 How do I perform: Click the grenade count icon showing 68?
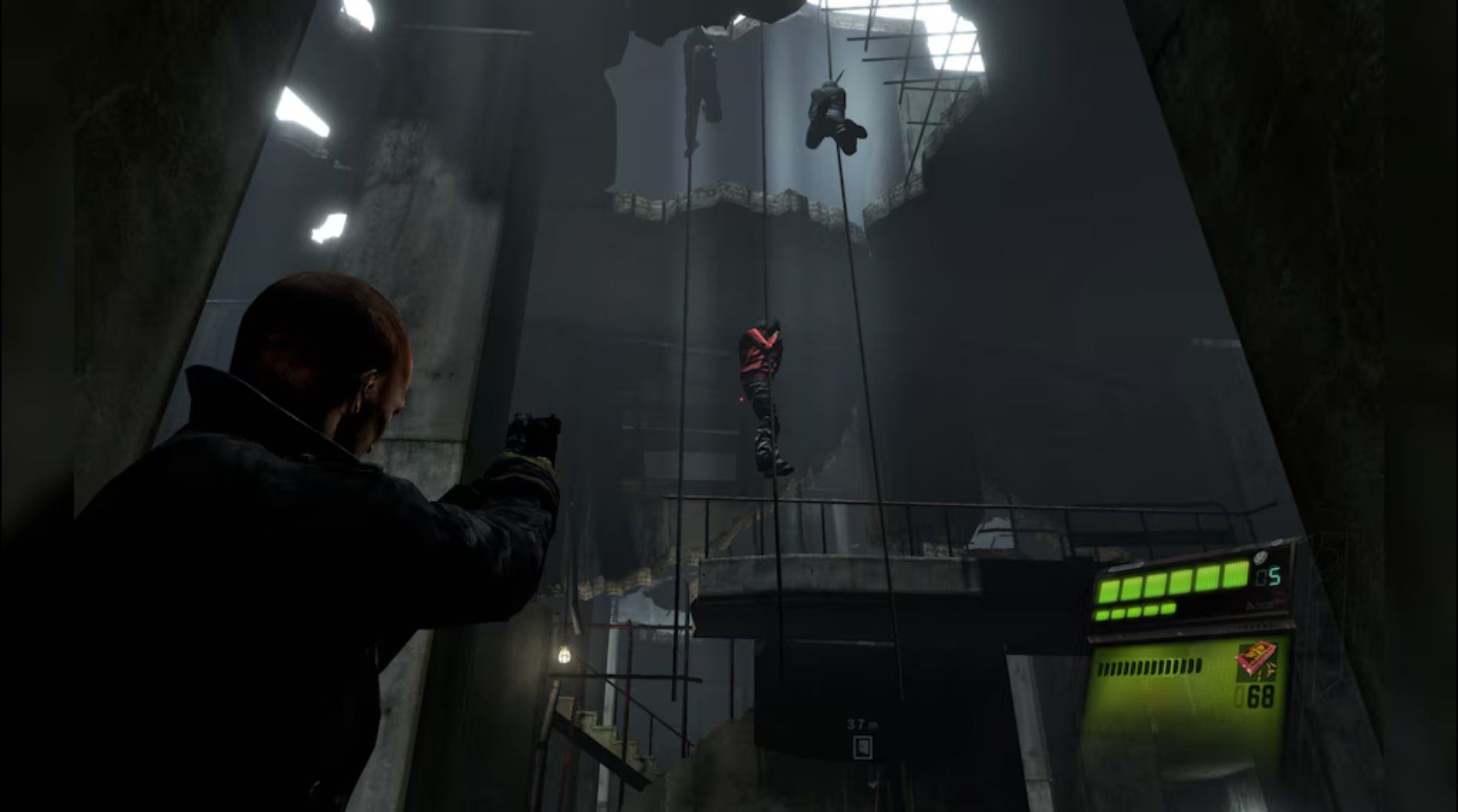[1260, 696]
